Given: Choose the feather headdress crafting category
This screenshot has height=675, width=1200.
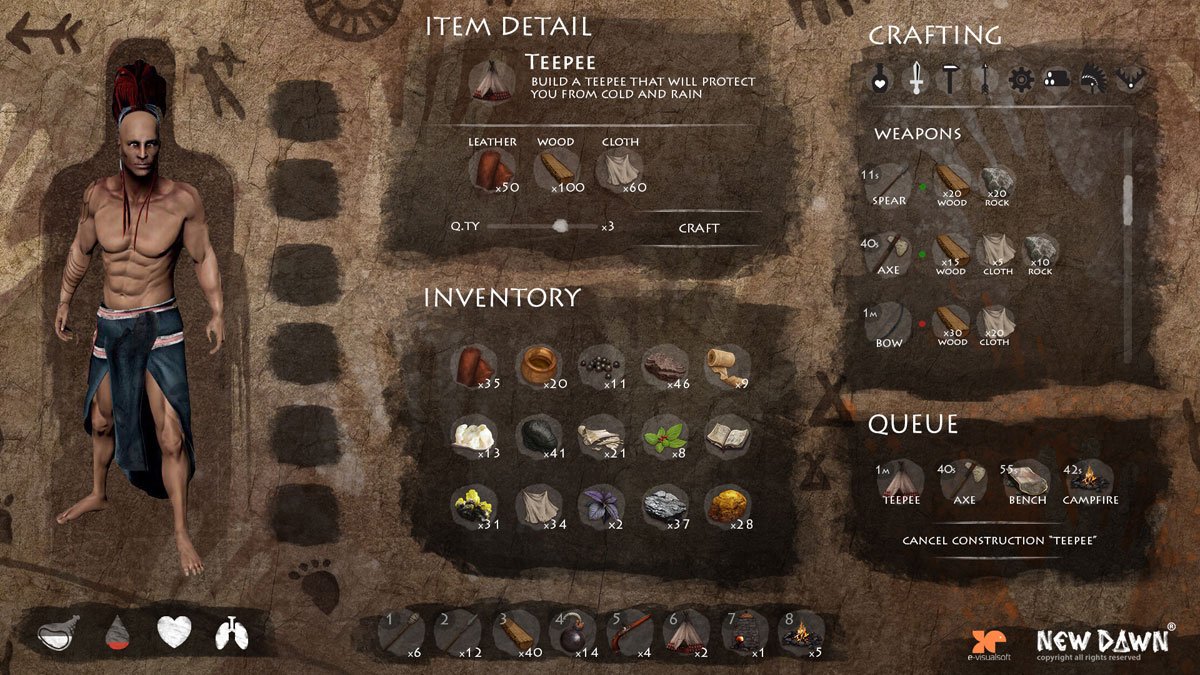Looking at the screenshot, I should click(1094, 80).
